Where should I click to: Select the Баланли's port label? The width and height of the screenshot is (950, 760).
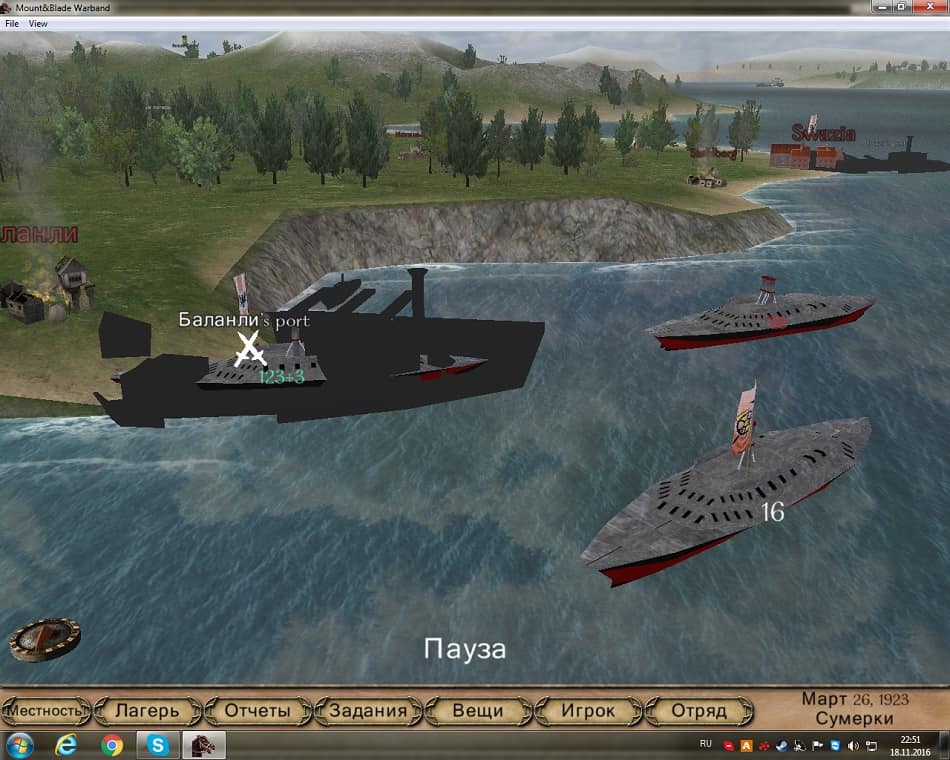coord(244,321)
